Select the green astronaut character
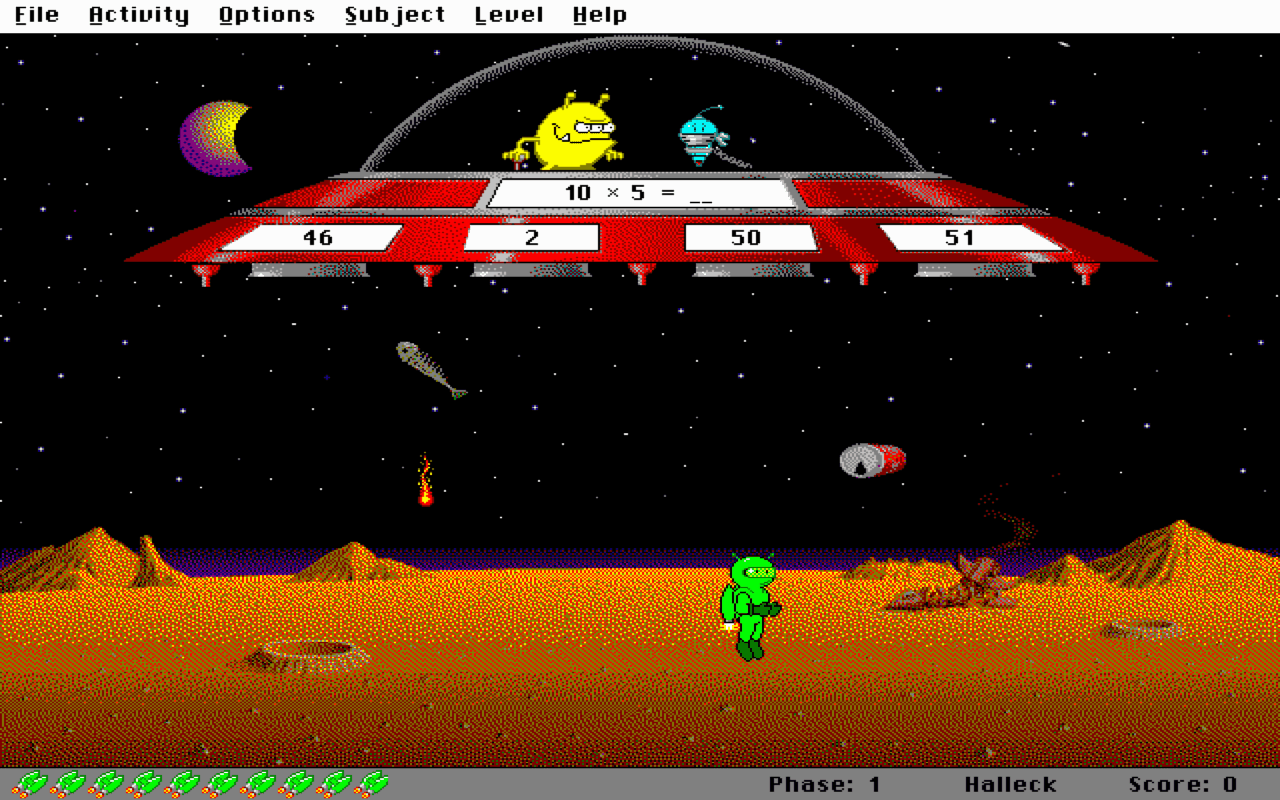The image size is (1280, 800). click(x=750, y=605)
